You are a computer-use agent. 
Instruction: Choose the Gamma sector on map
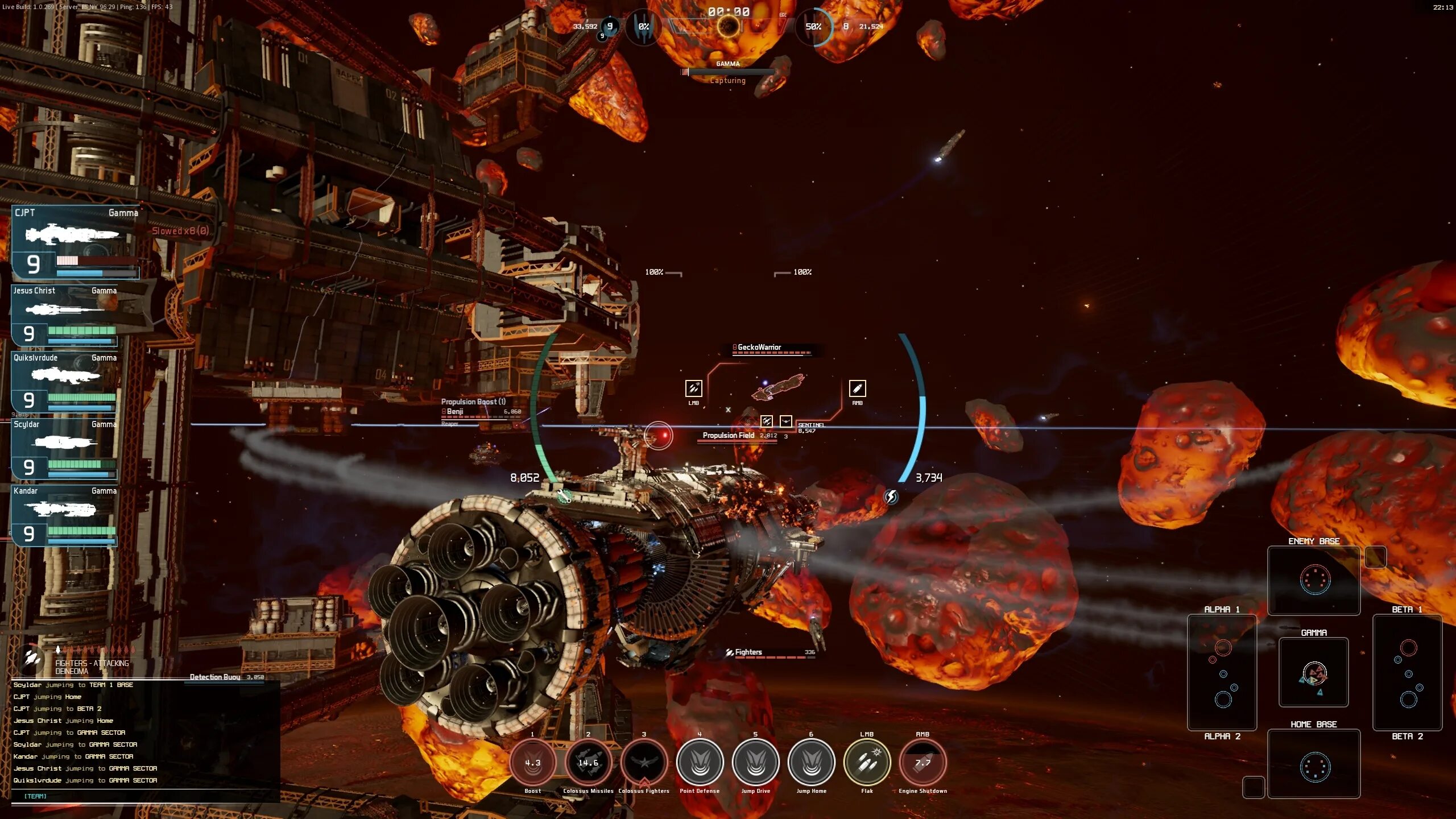click(x=1314, y=672)
